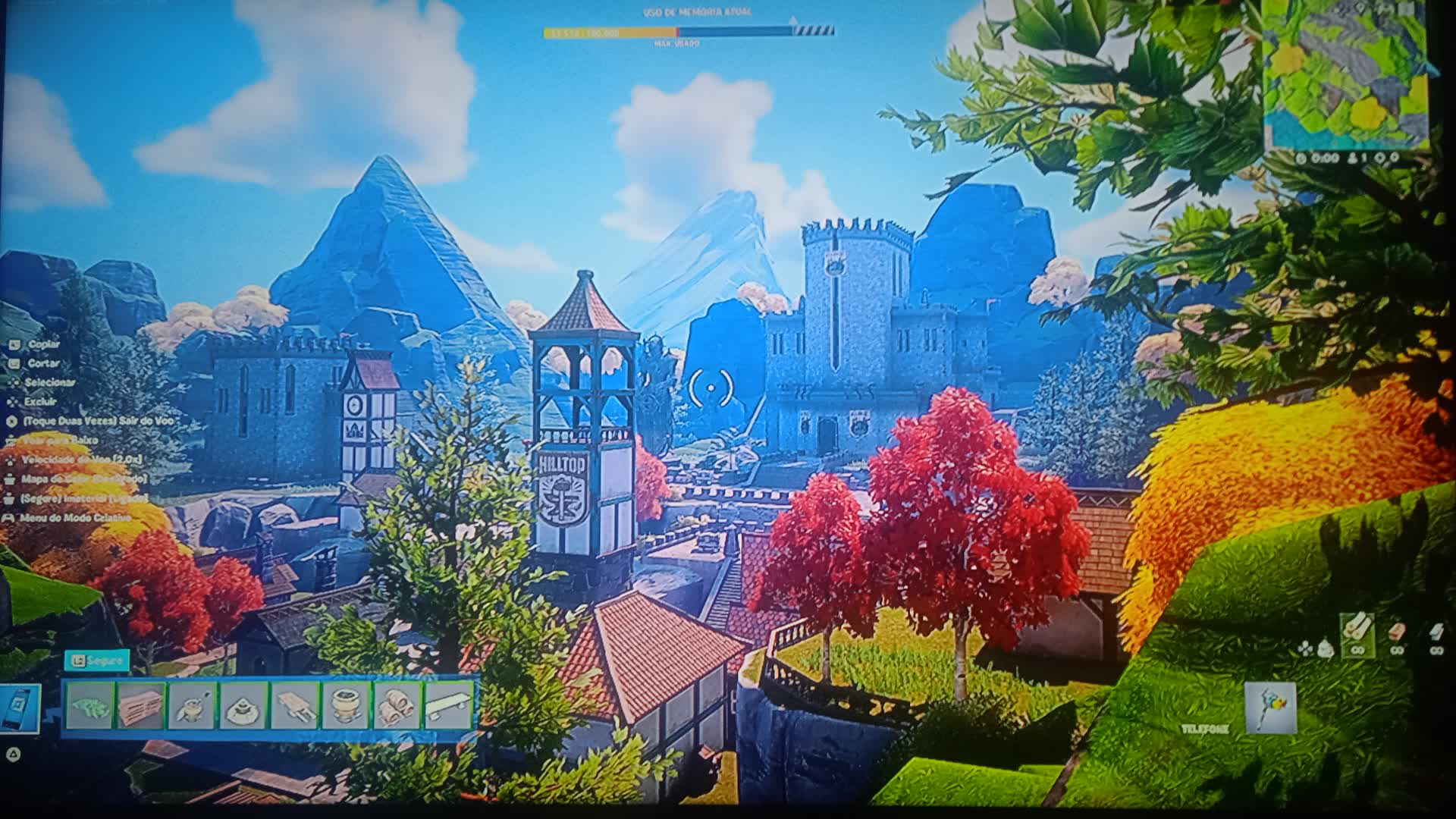Select the wooden pallet hotbar slot
1456x819 pixels.
click(x=141, y=706)
